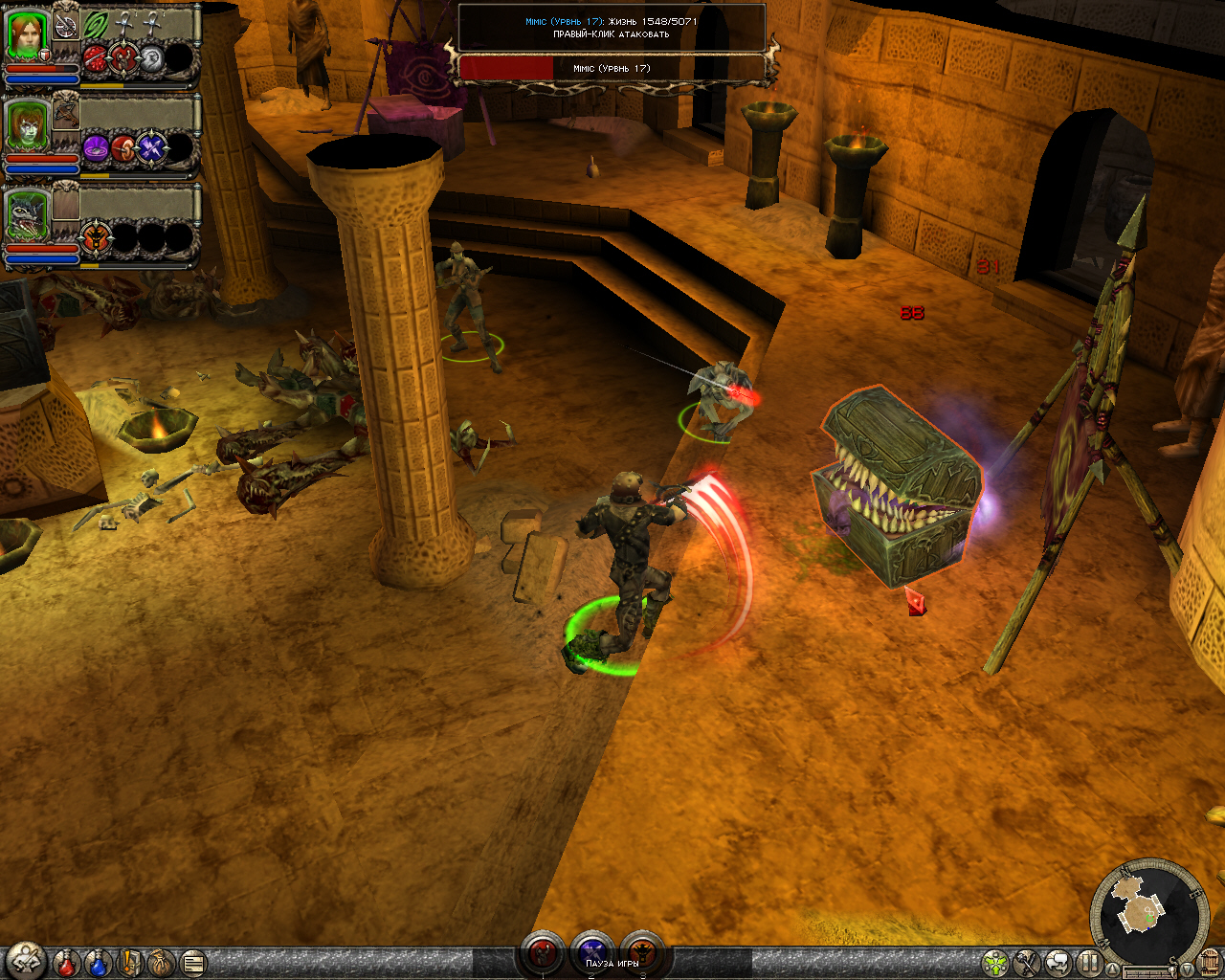Toggle the green party formation arrows button

point(995,963)
